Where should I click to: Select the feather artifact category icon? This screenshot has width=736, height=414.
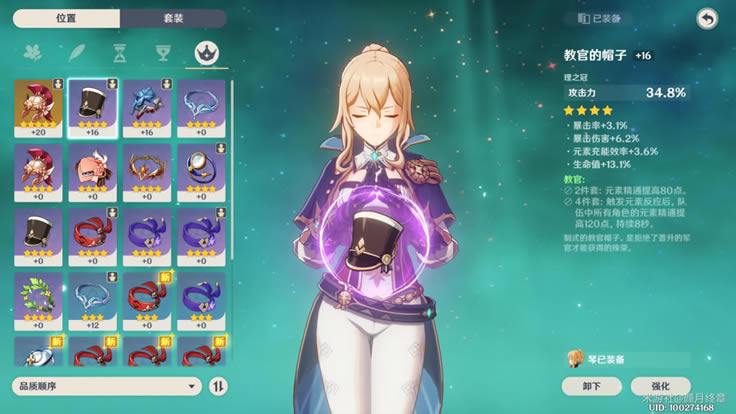[76, 53]
